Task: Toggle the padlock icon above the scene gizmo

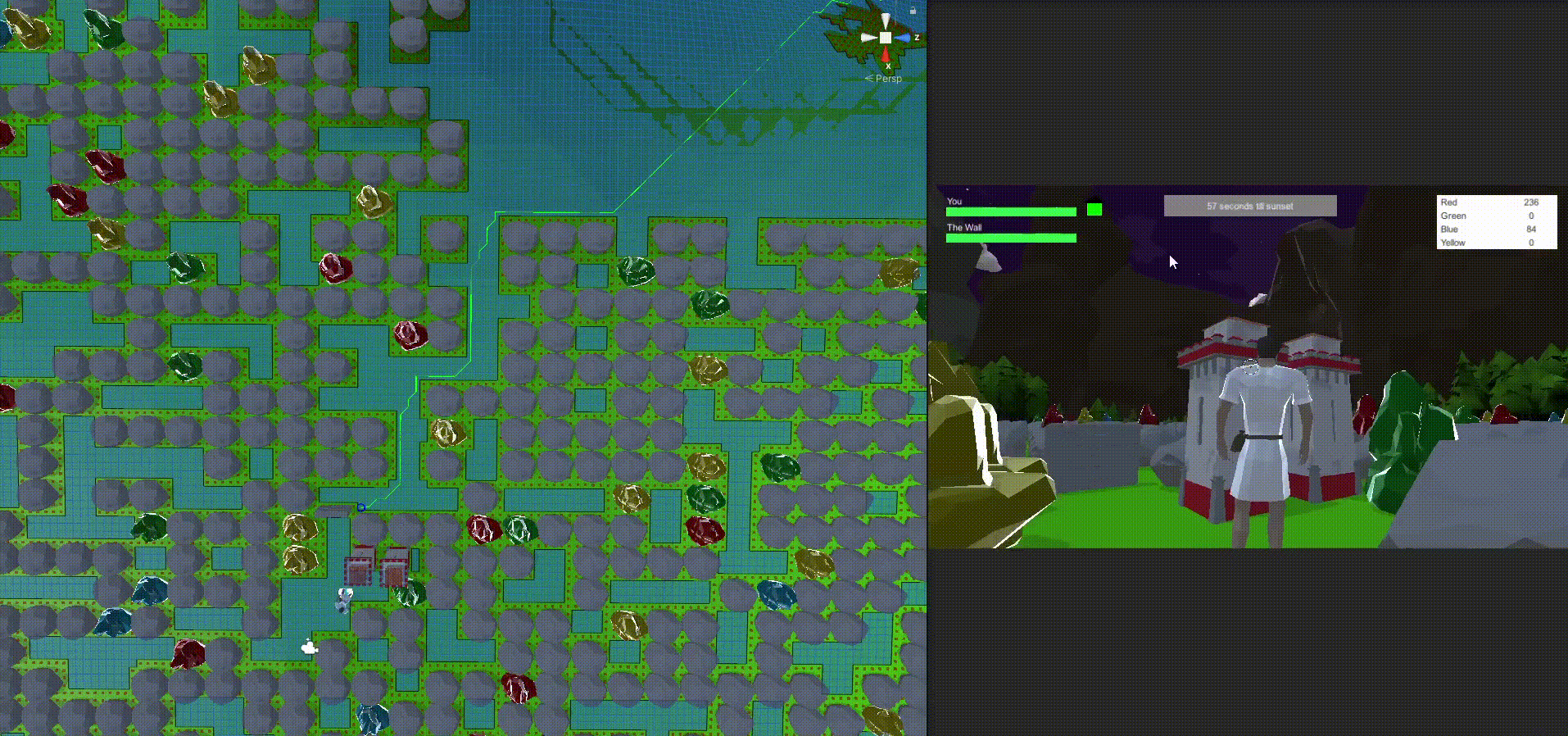Action: coord(913,10)
